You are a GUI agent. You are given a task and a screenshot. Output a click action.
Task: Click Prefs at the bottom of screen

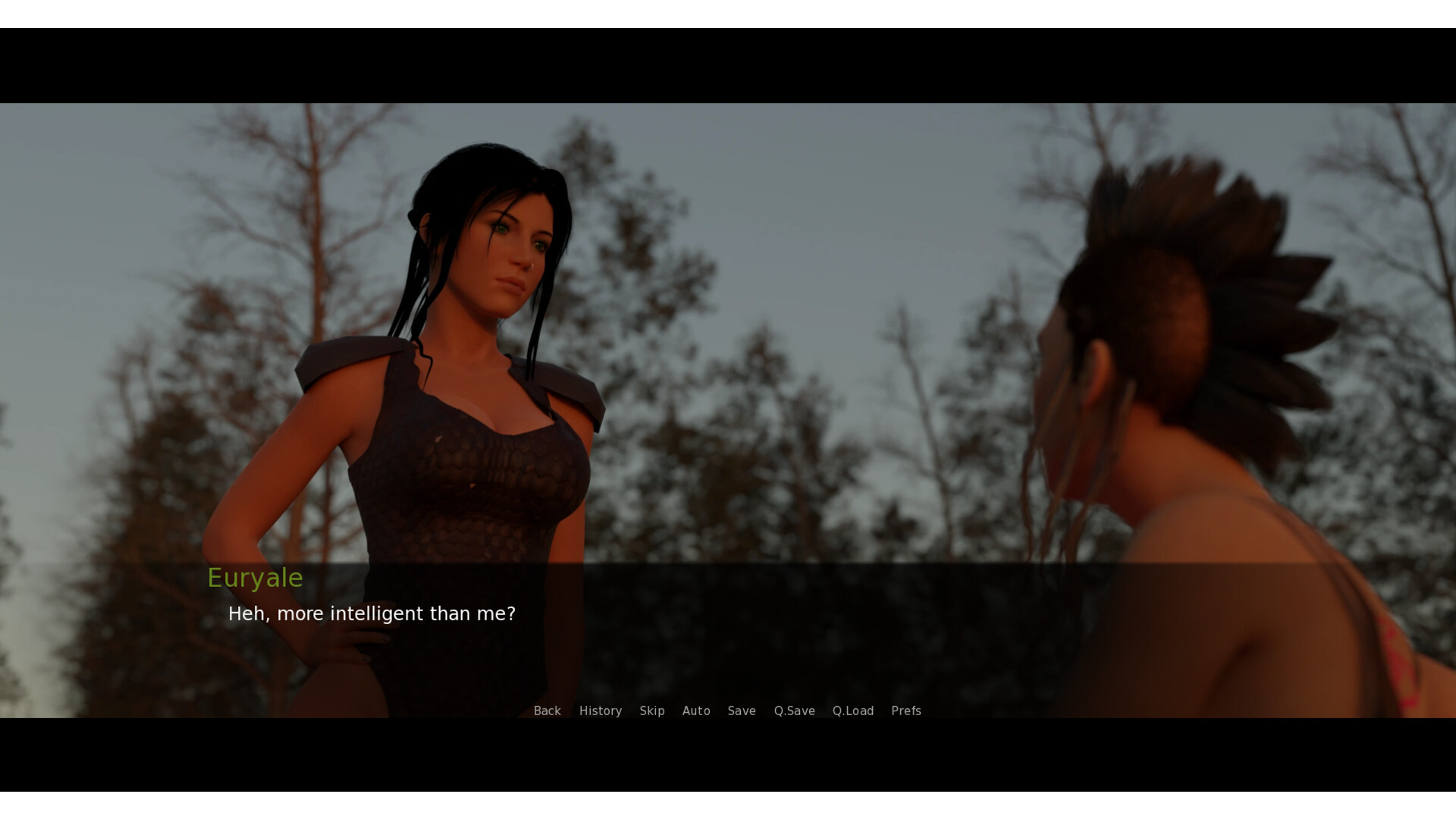906,711
